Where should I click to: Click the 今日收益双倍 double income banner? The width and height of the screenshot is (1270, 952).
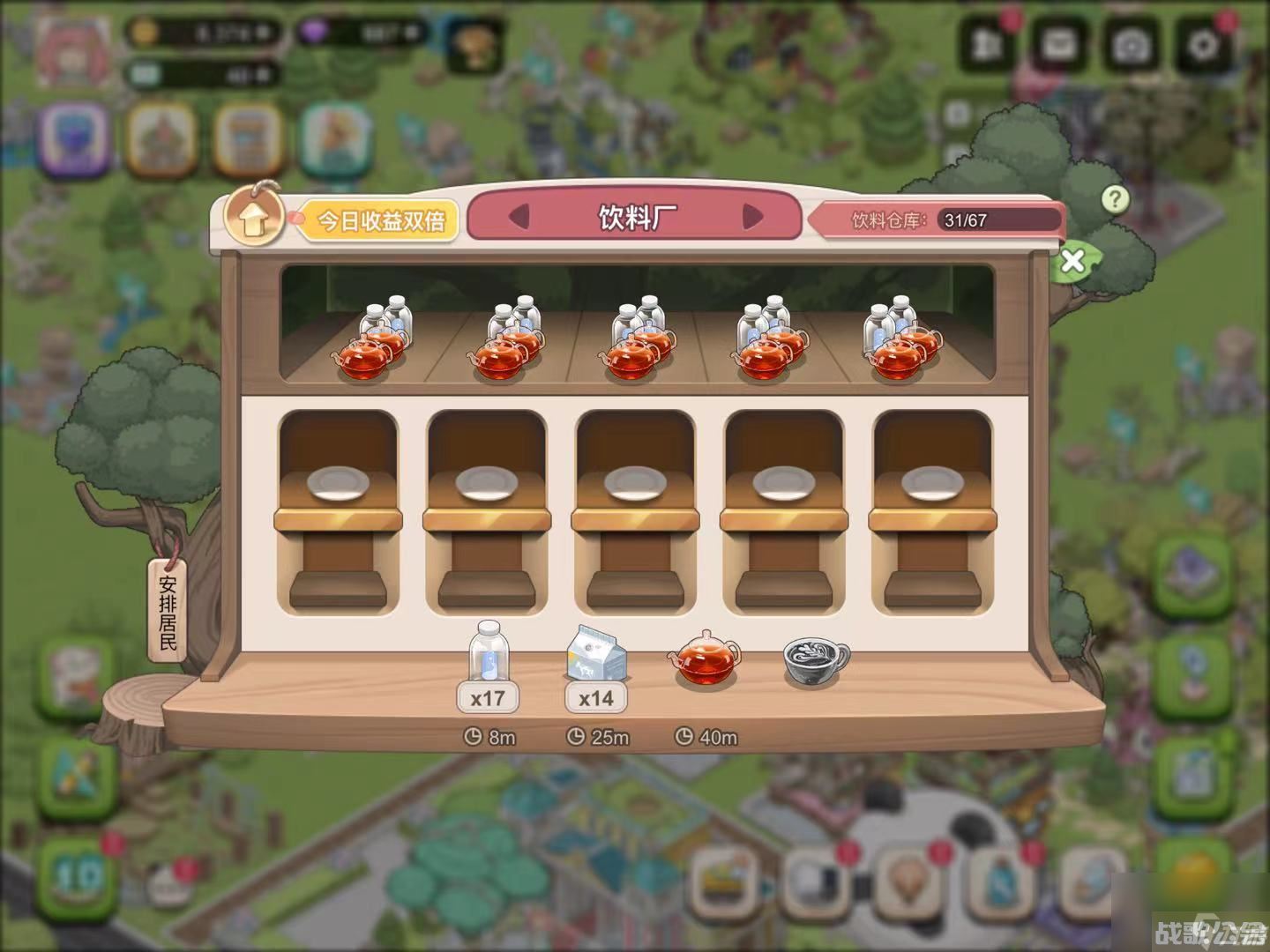381,220
